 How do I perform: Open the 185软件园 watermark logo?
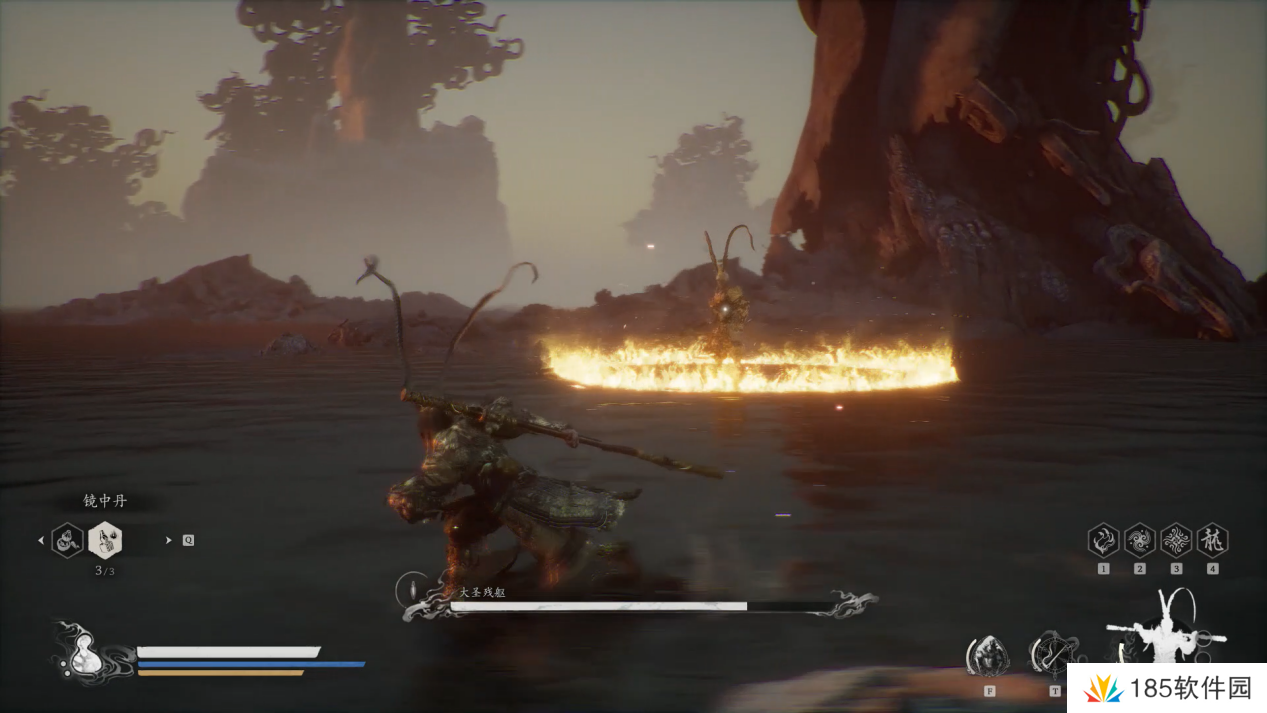click(1164, 688)
